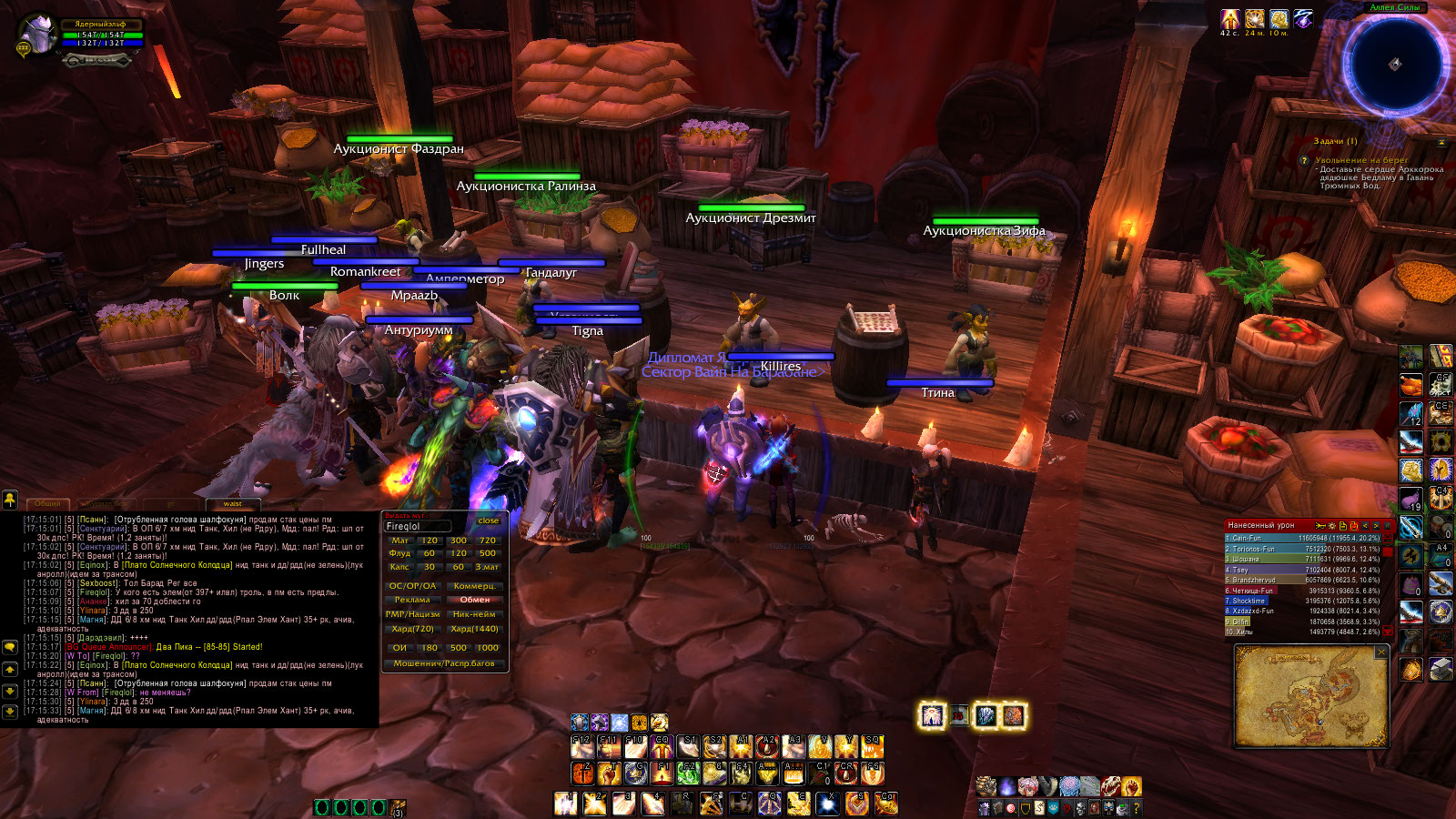This screenshot has height=819, width=1456.
Task: Choose the Коммерц. mute reason
Action: coord(474,586)
